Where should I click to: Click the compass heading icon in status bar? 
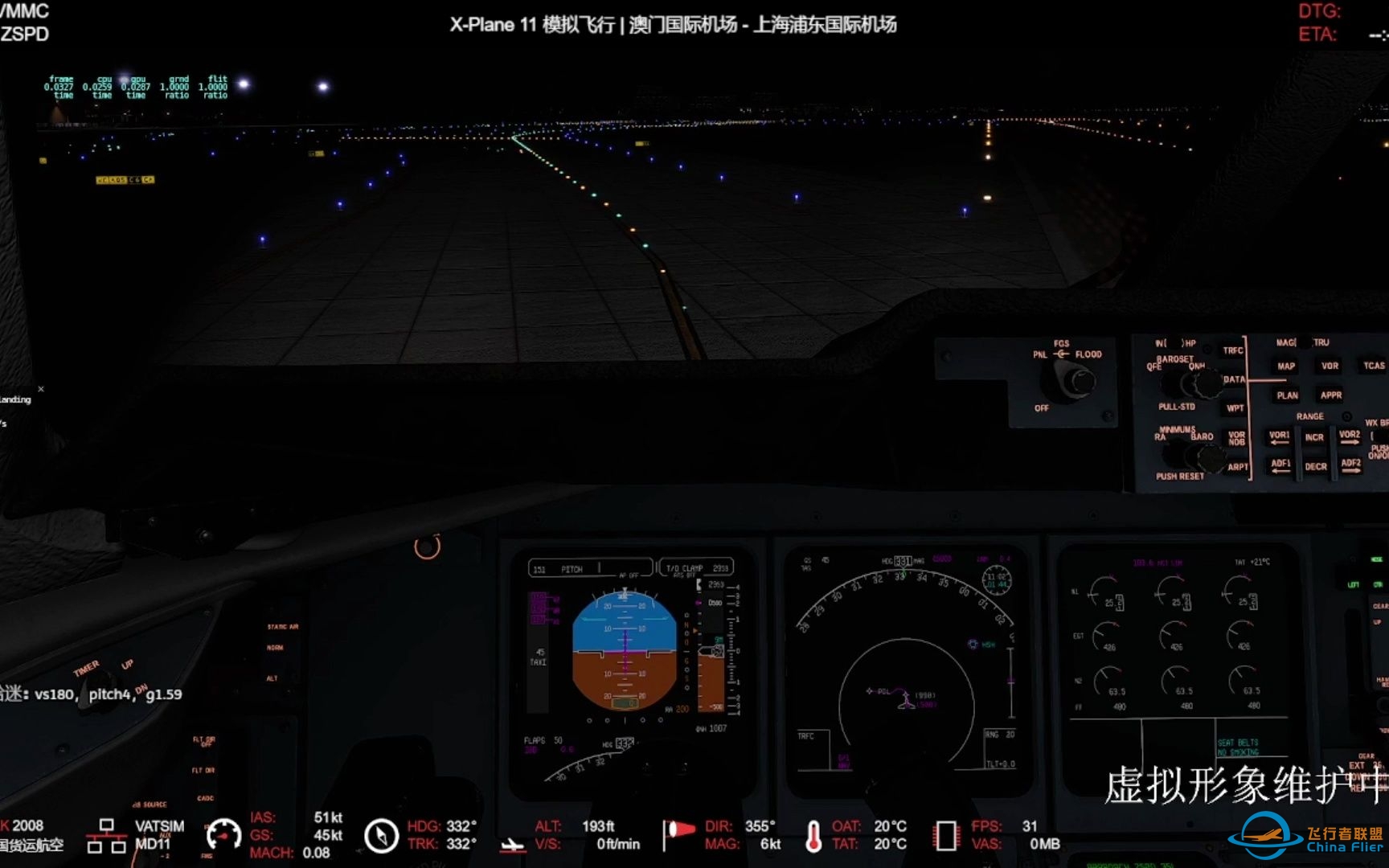pyautogui.click(x=381, y=836)
